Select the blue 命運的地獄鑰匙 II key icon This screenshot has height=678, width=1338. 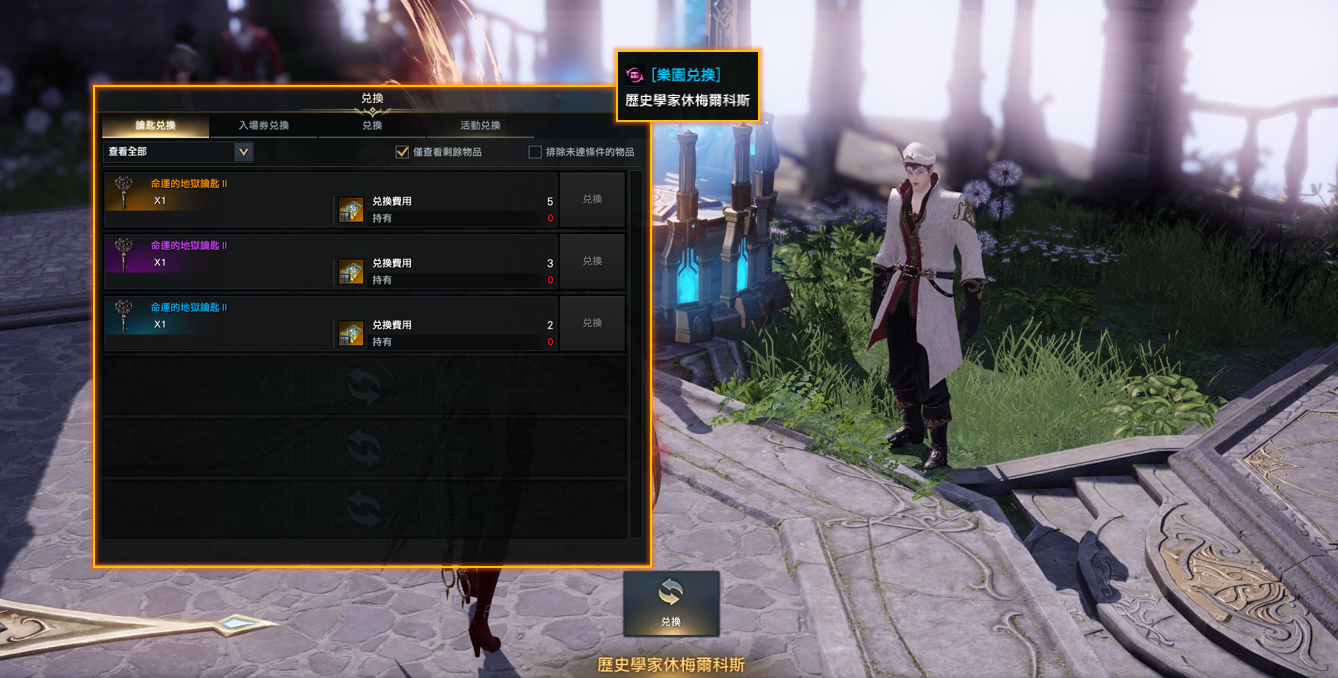pos(124,316)
